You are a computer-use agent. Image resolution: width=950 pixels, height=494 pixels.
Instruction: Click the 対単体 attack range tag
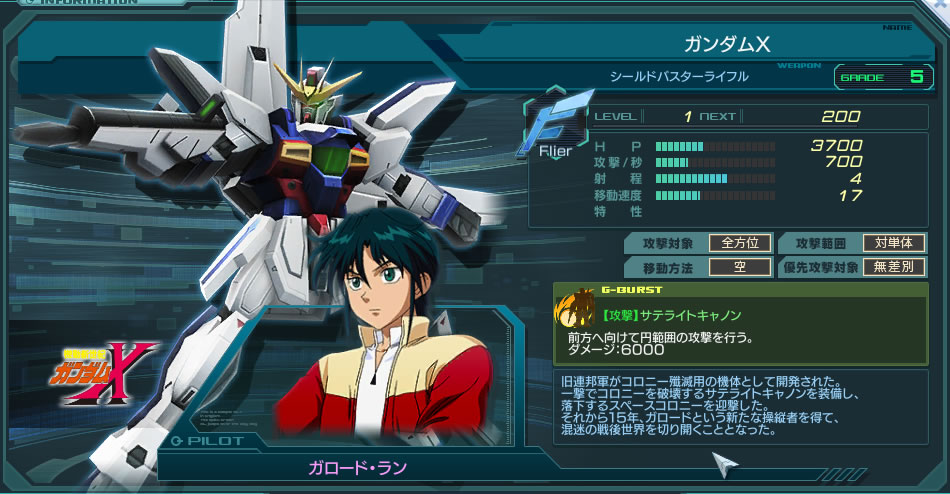click(x=894, y=243)
